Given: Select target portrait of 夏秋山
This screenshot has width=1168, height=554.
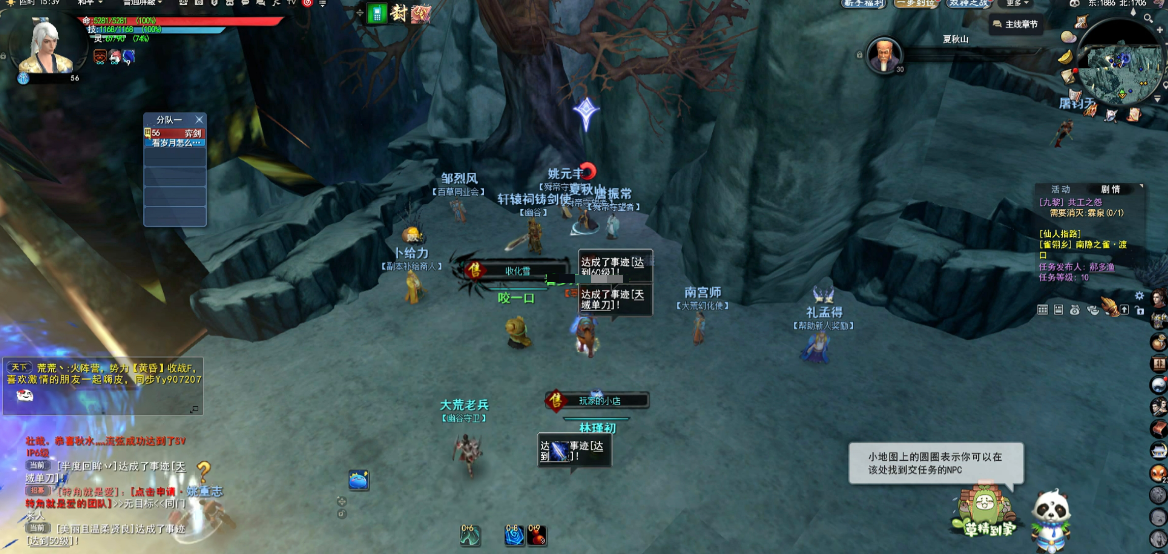Looking at the screenshot, I should tap(883, 55).
